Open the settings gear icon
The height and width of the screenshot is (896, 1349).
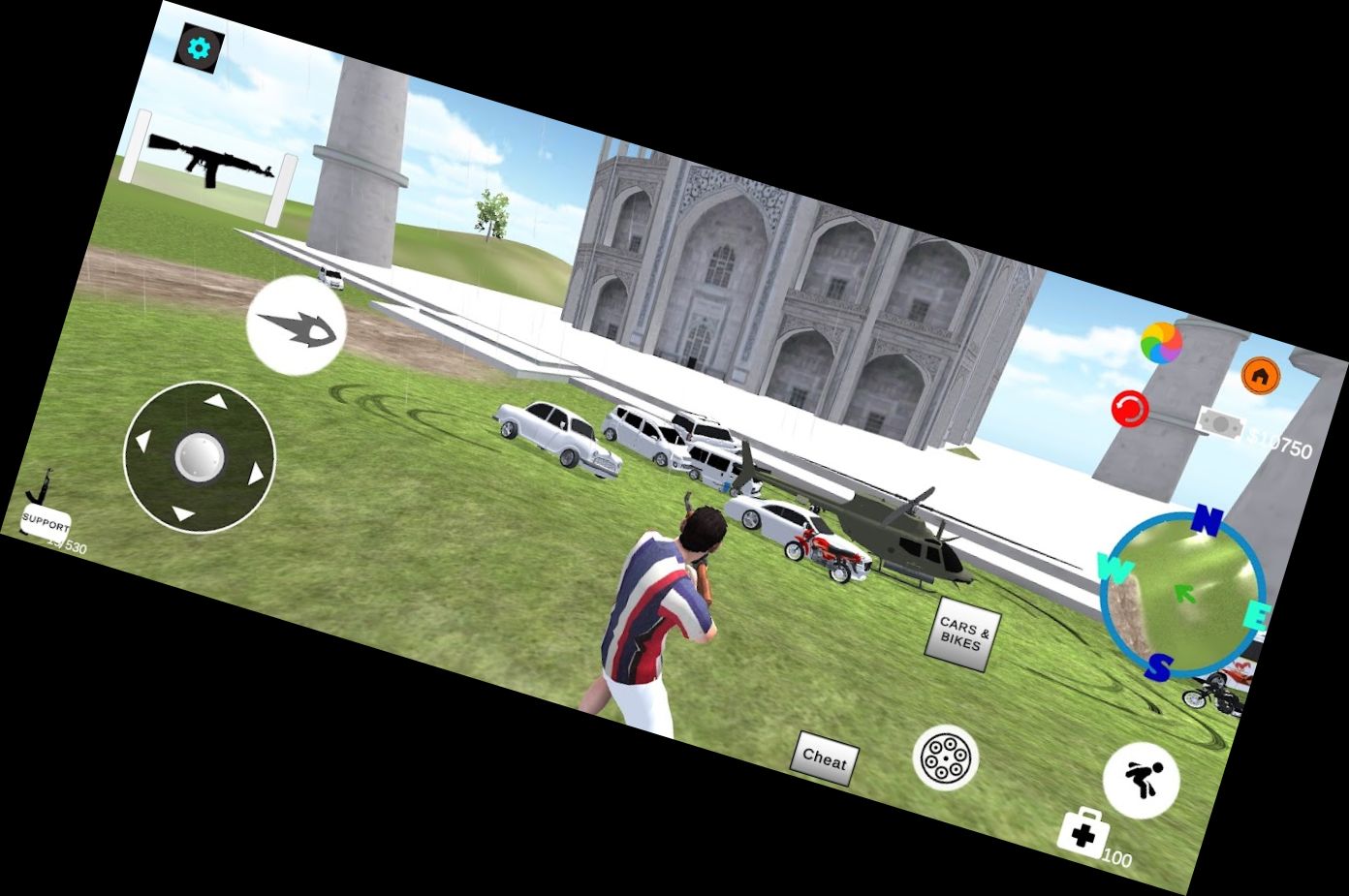coord(199,47)
